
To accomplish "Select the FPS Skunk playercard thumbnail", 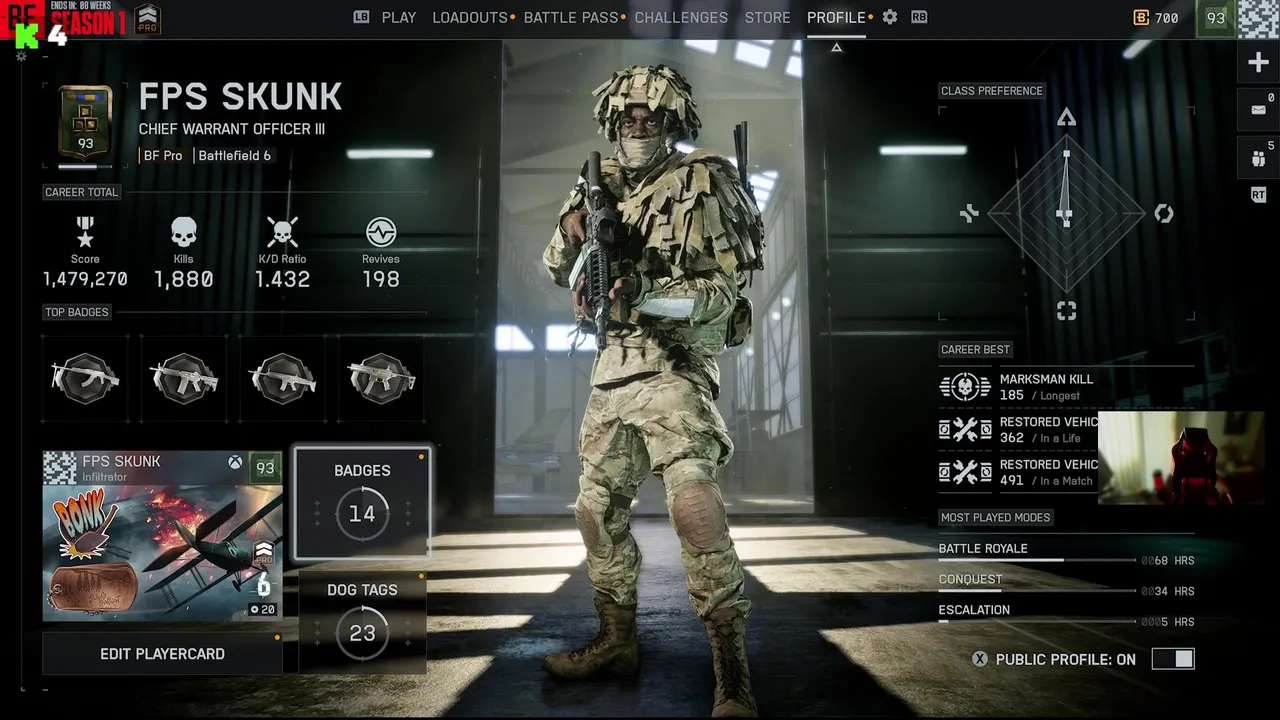I will click(162, 536).
